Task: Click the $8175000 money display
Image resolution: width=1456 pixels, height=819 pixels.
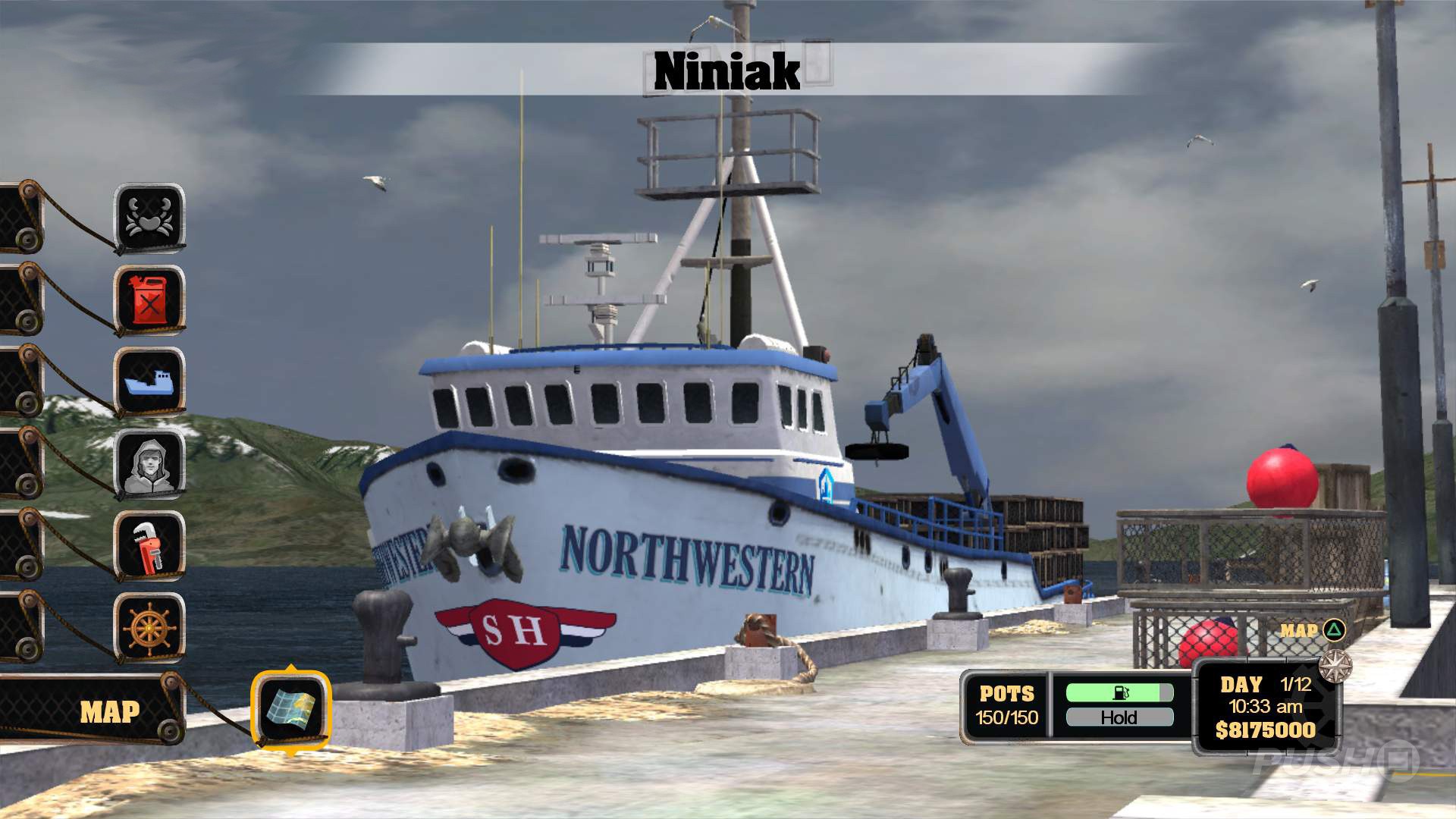Action: click(x=1268, y=730)
